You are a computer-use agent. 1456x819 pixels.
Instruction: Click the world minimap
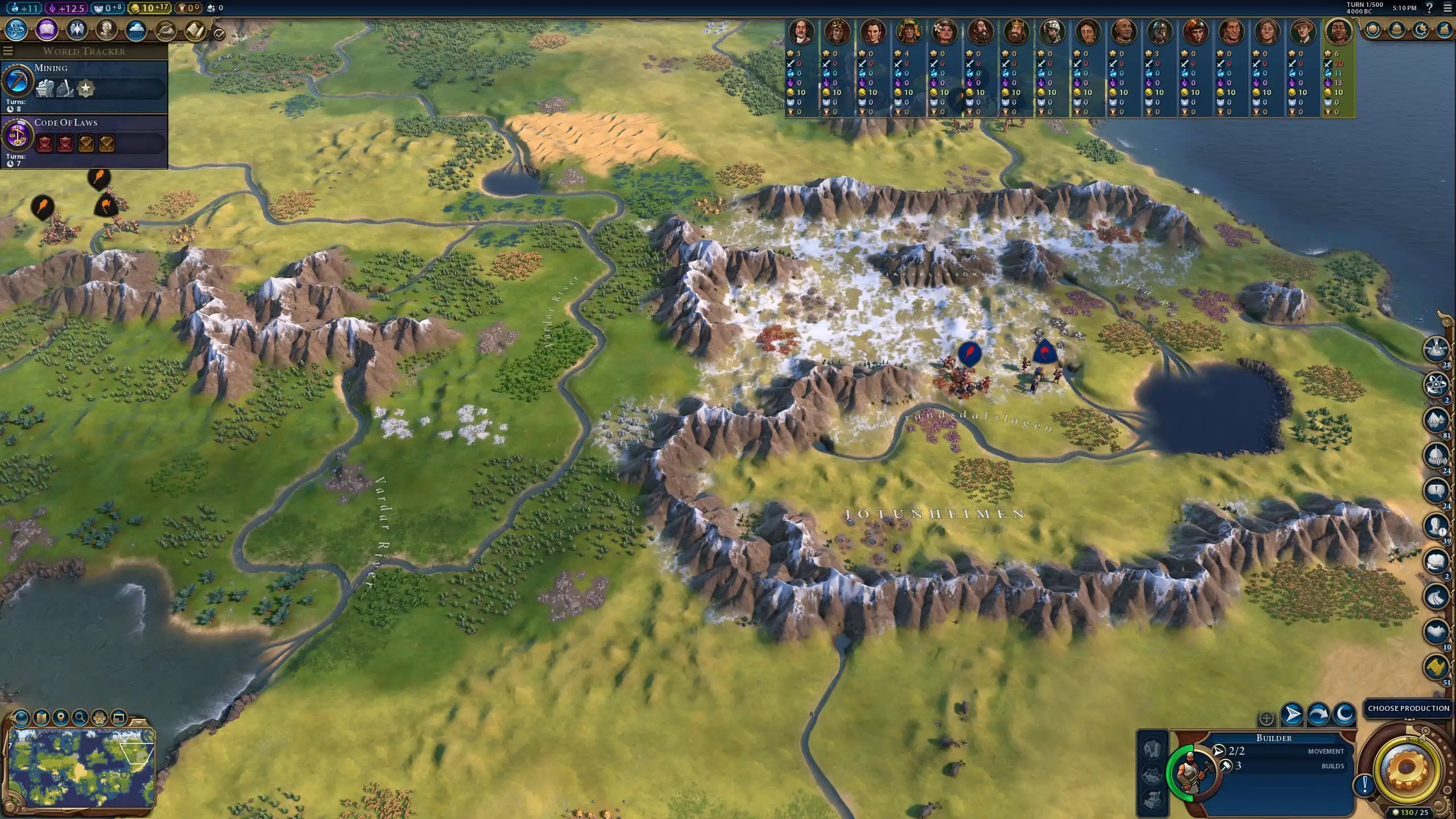pos(81,767)
